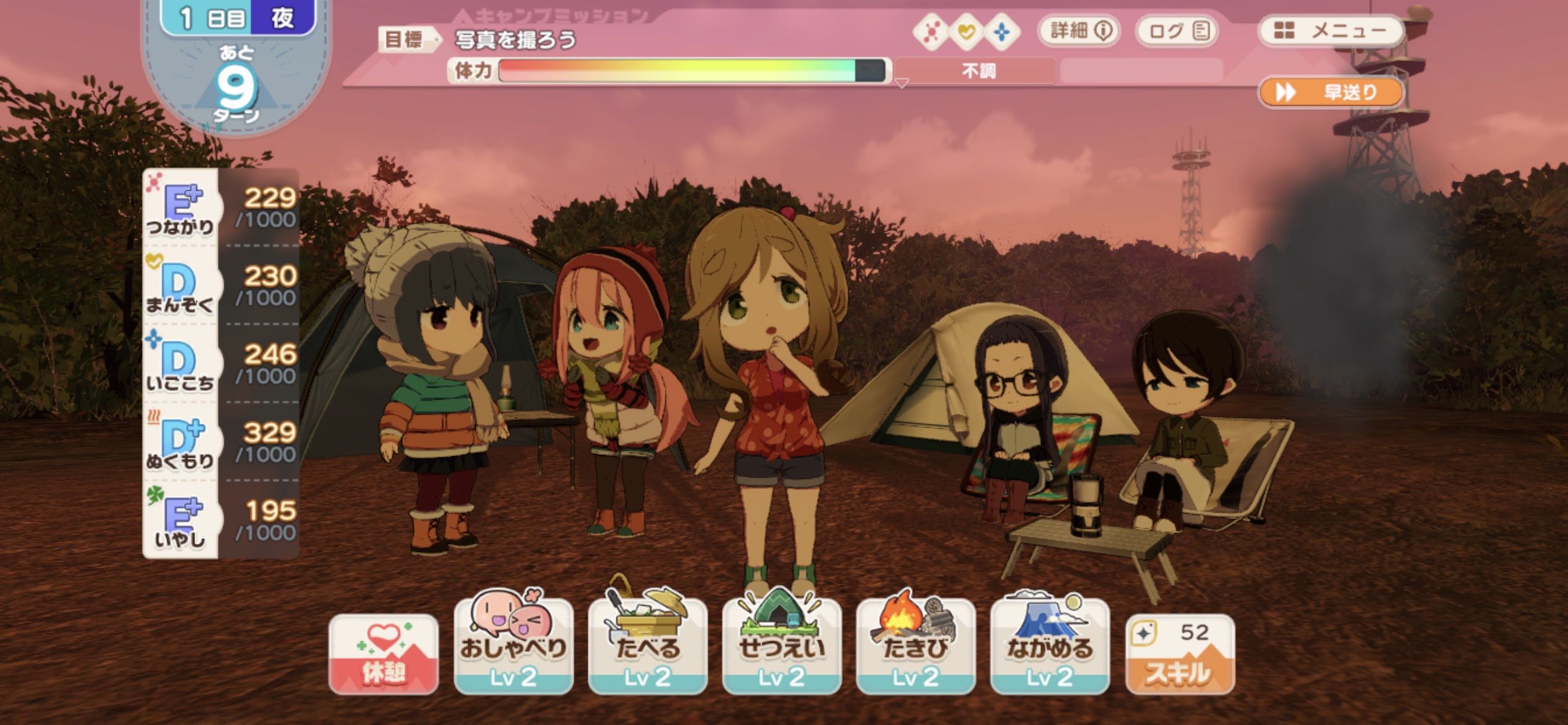Screen dimensions: 1568x725
Task: Show the ログ history
Action: coord(1177,31)
